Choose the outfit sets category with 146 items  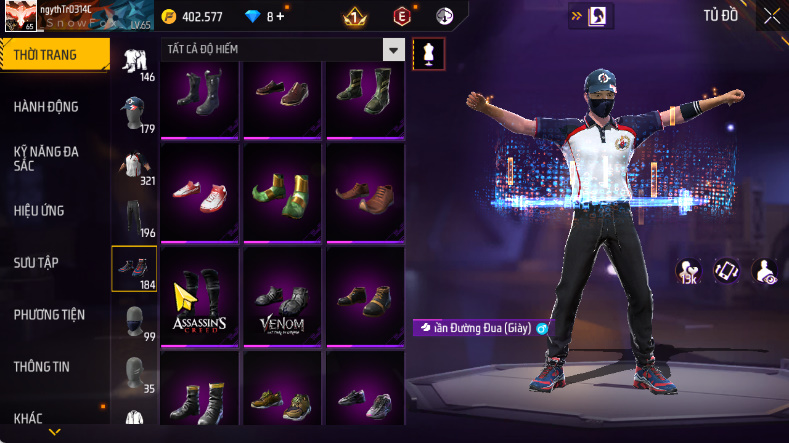(134, 63)
